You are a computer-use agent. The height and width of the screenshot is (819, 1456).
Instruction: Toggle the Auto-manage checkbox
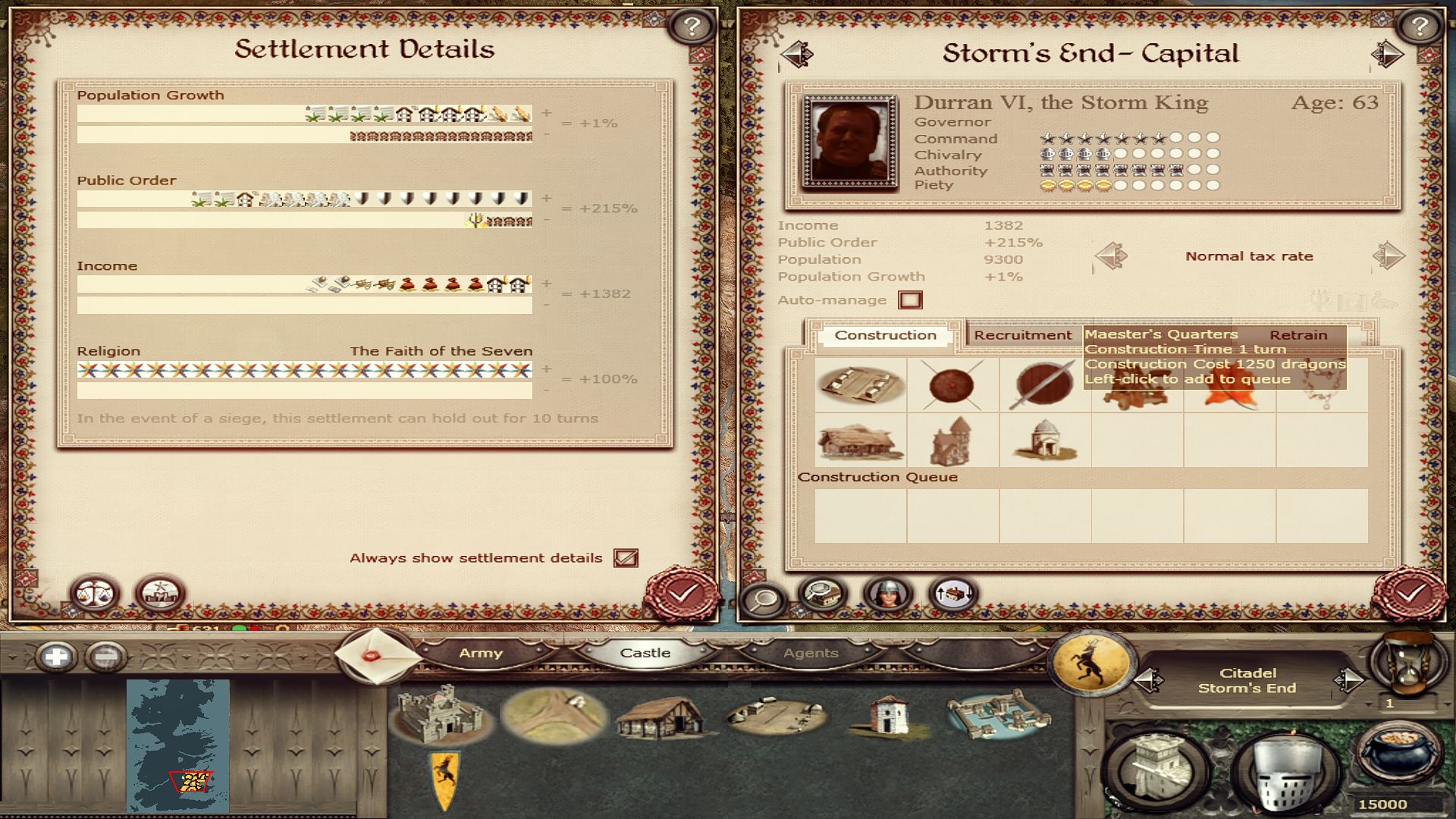click(x=910, y=300)
